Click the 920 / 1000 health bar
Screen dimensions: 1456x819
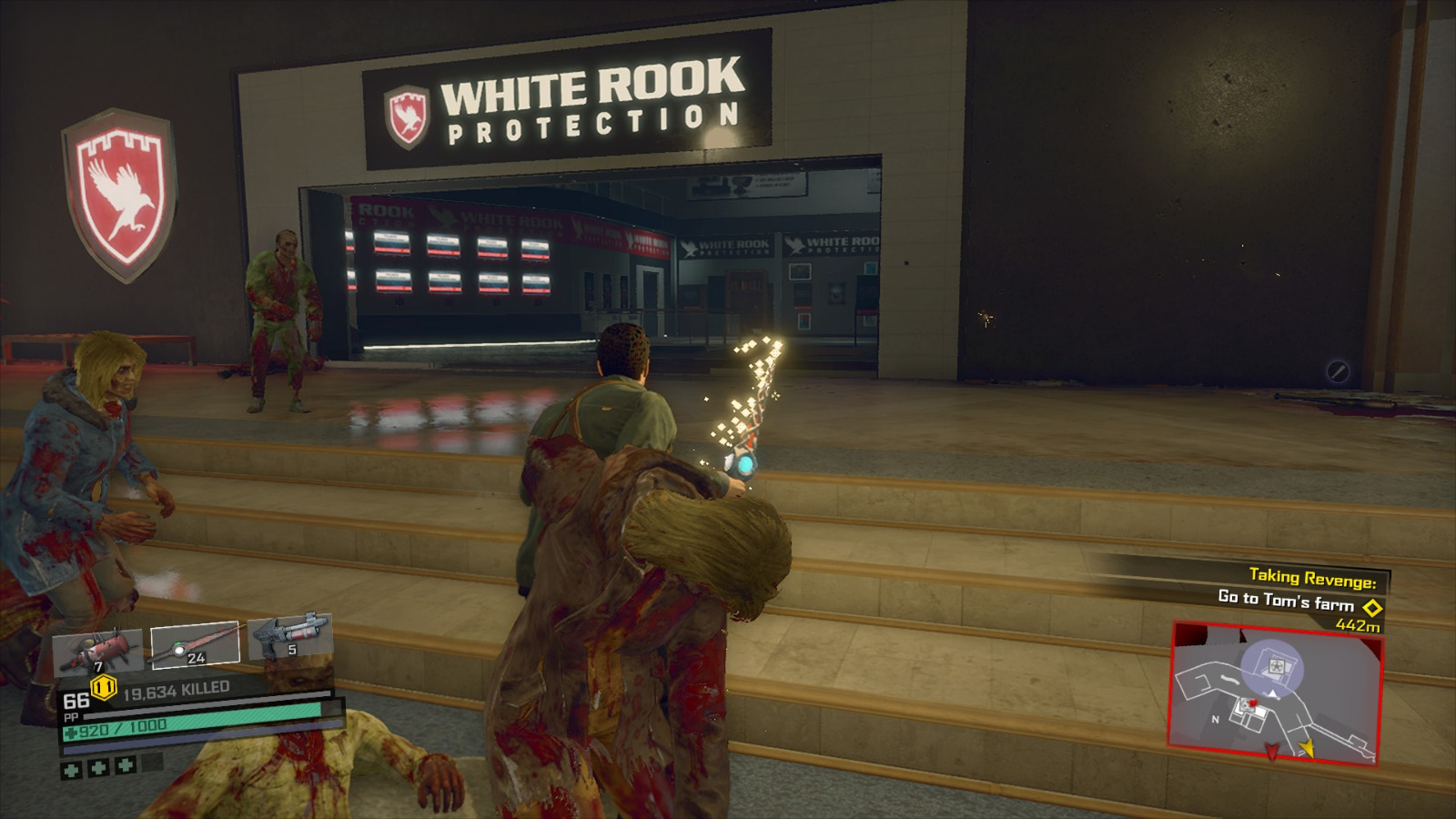coord(115,726)
